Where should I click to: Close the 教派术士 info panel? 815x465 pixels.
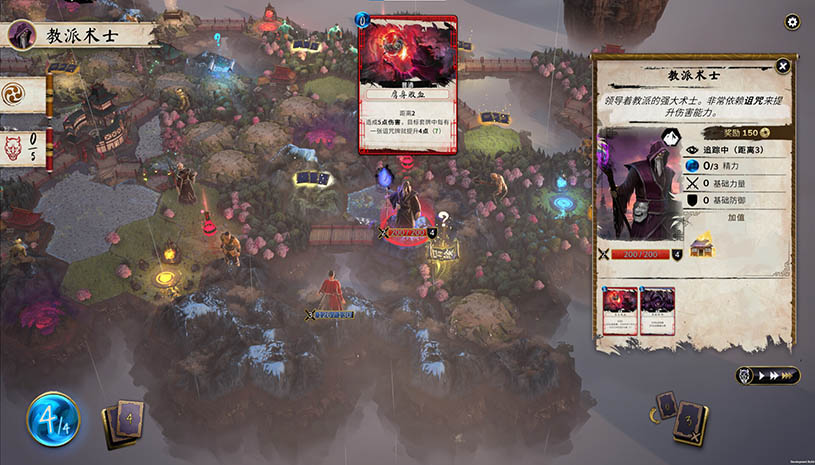point(783,66)
